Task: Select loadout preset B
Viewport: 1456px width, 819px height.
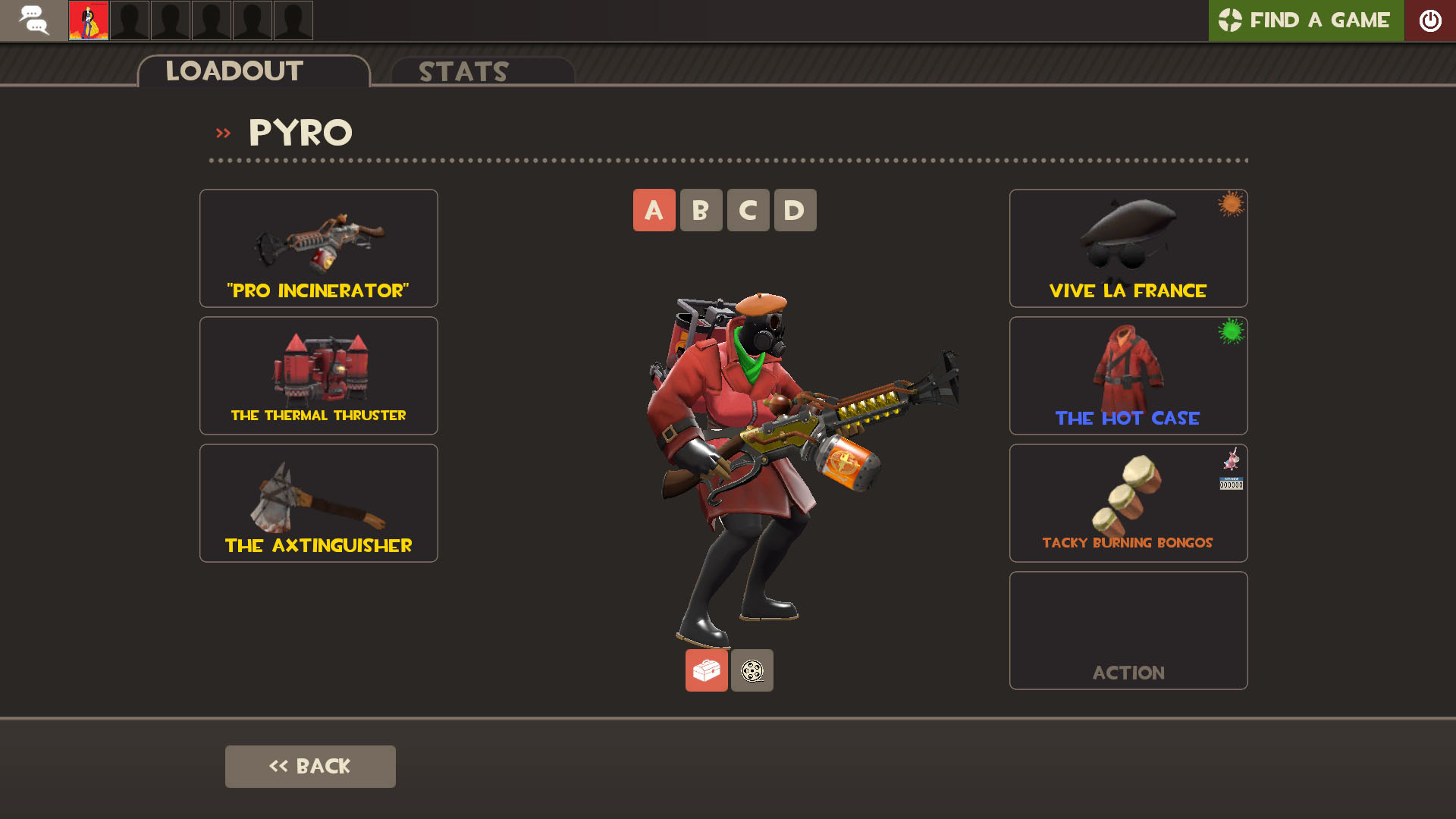Action: tap(701, 210)
